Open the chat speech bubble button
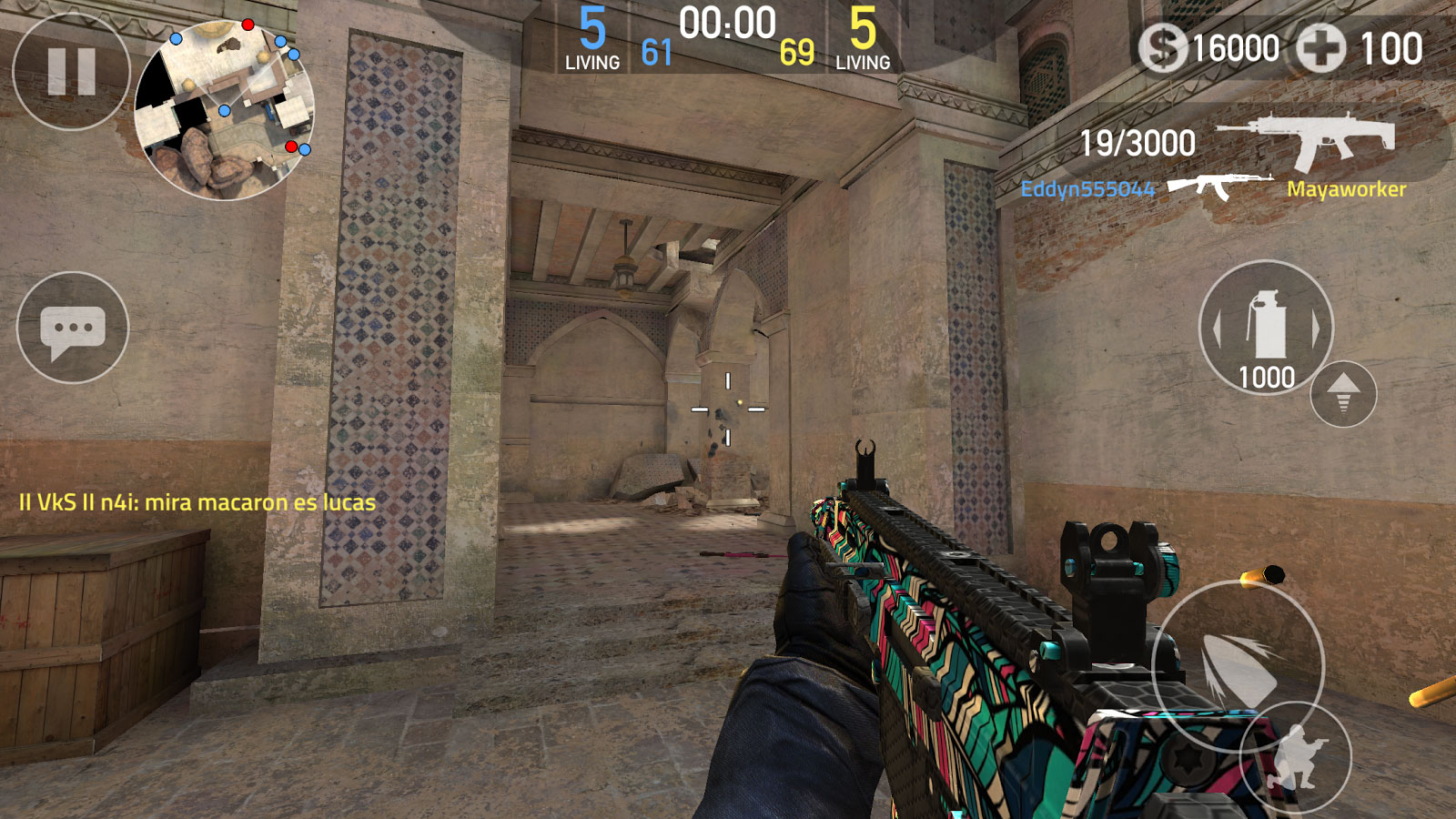 (73, 328)
